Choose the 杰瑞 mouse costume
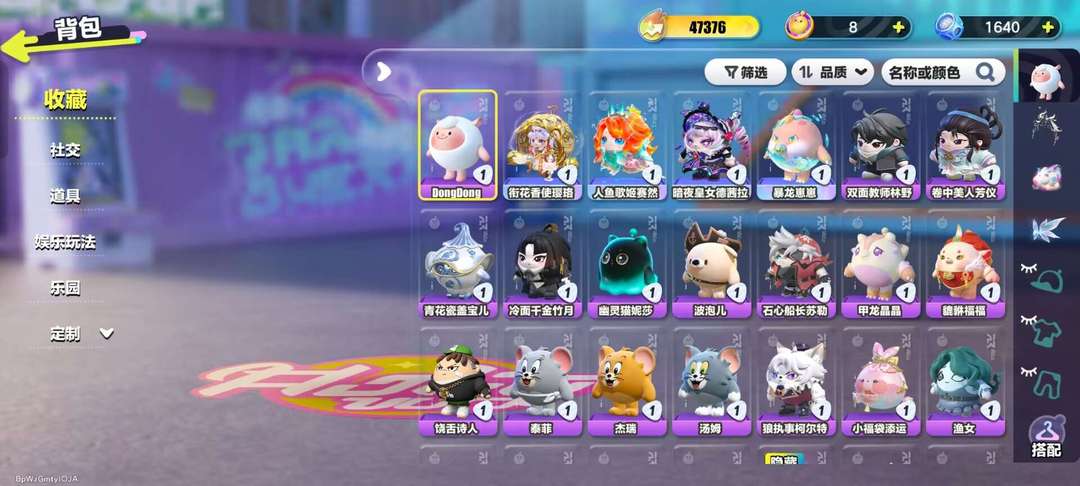 click(x=626, y=386)
